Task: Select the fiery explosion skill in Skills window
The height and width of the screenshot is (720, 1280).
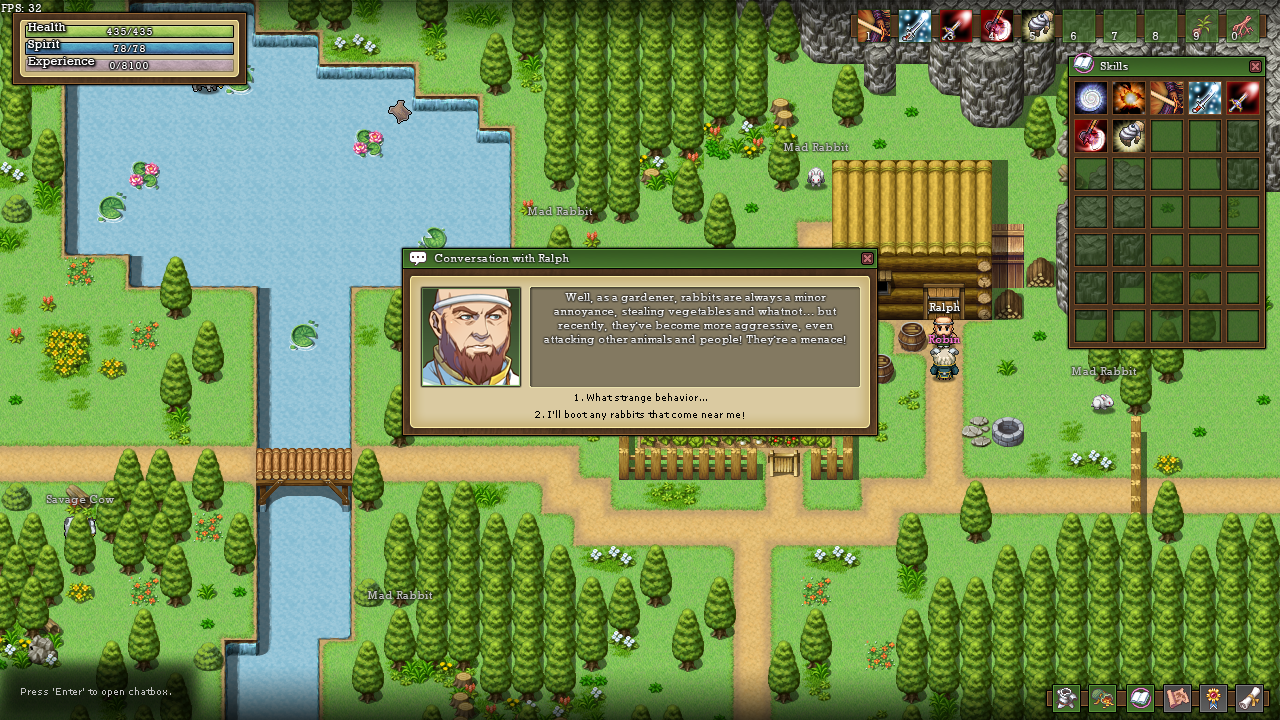Action: coord(1128,98)
